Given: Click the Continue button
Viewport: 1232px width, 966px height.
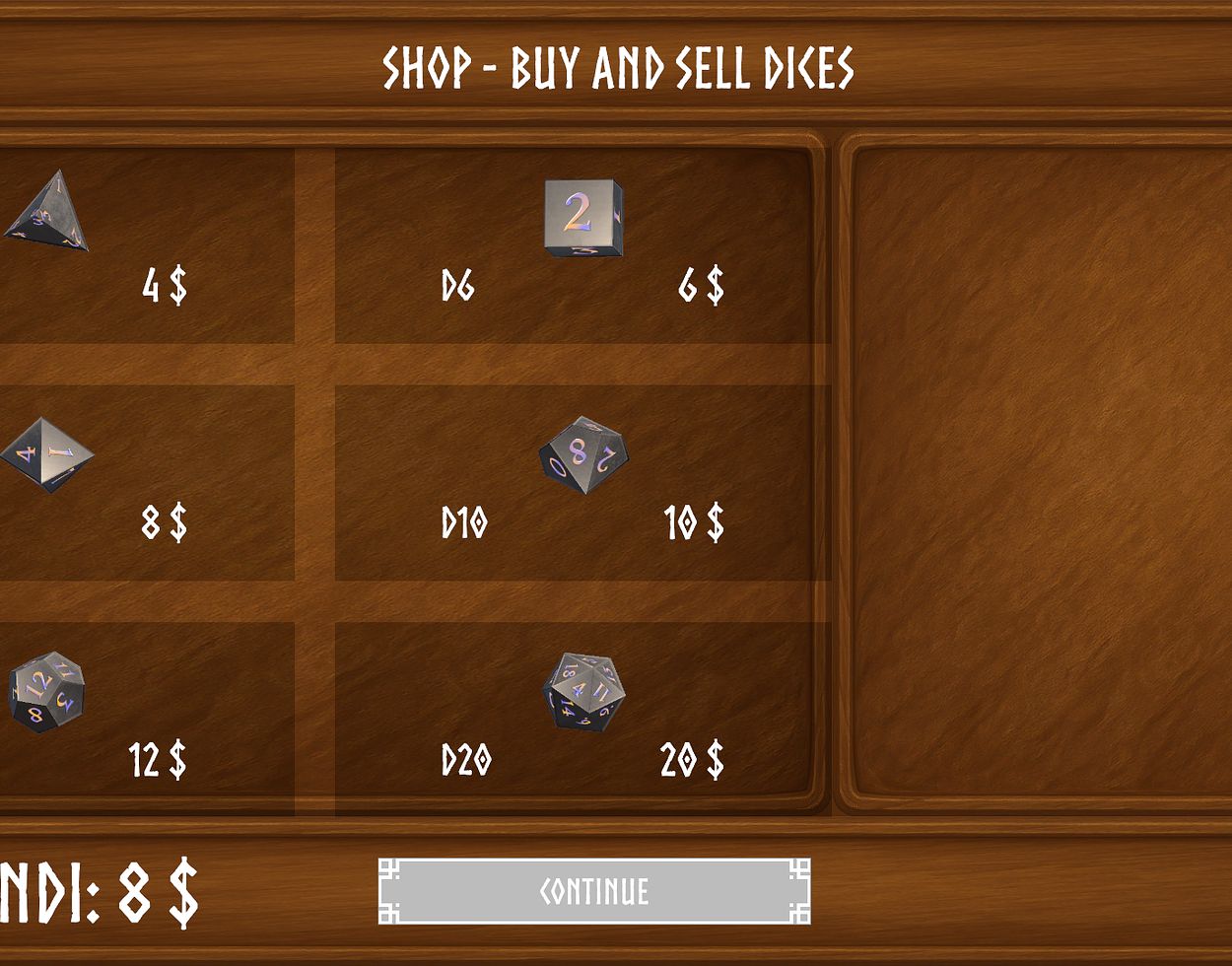Looking at the screenshot, I should (x=594, y=891).
